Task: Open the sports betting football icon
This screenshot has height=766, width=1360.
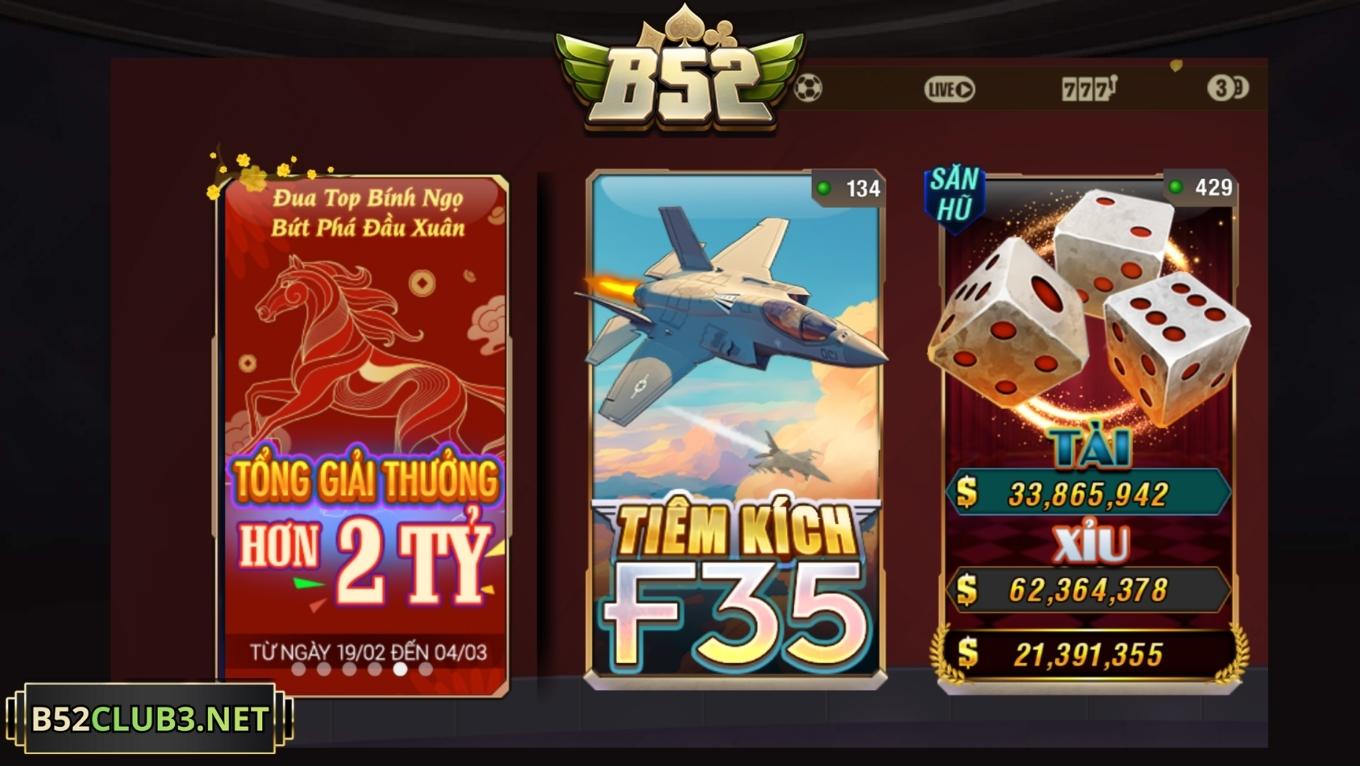Action: pos(809,90)
